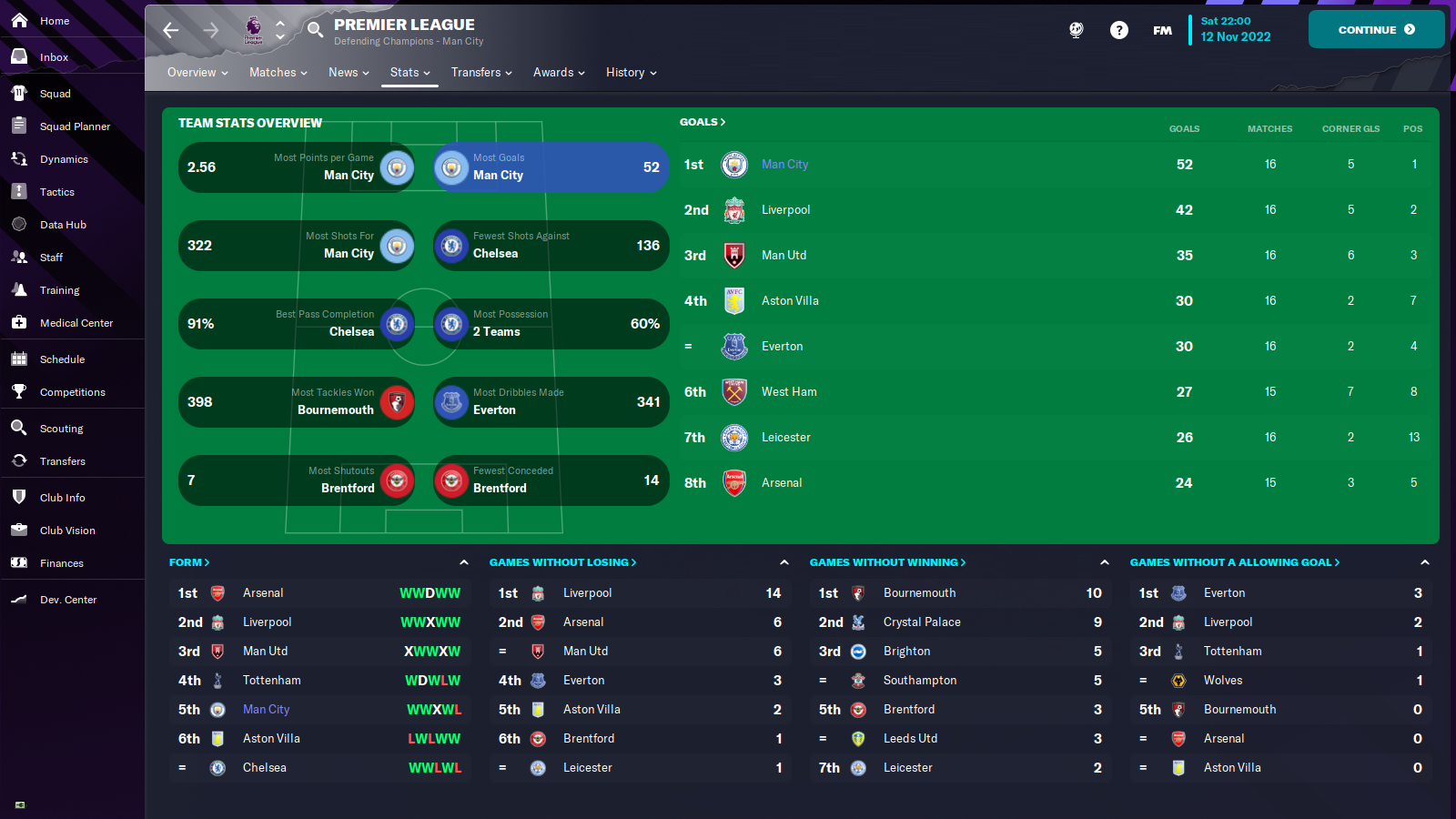Click the globe icon in the top bar
This screenshot has width=1456, height=819.
[x=1076, y=29]
